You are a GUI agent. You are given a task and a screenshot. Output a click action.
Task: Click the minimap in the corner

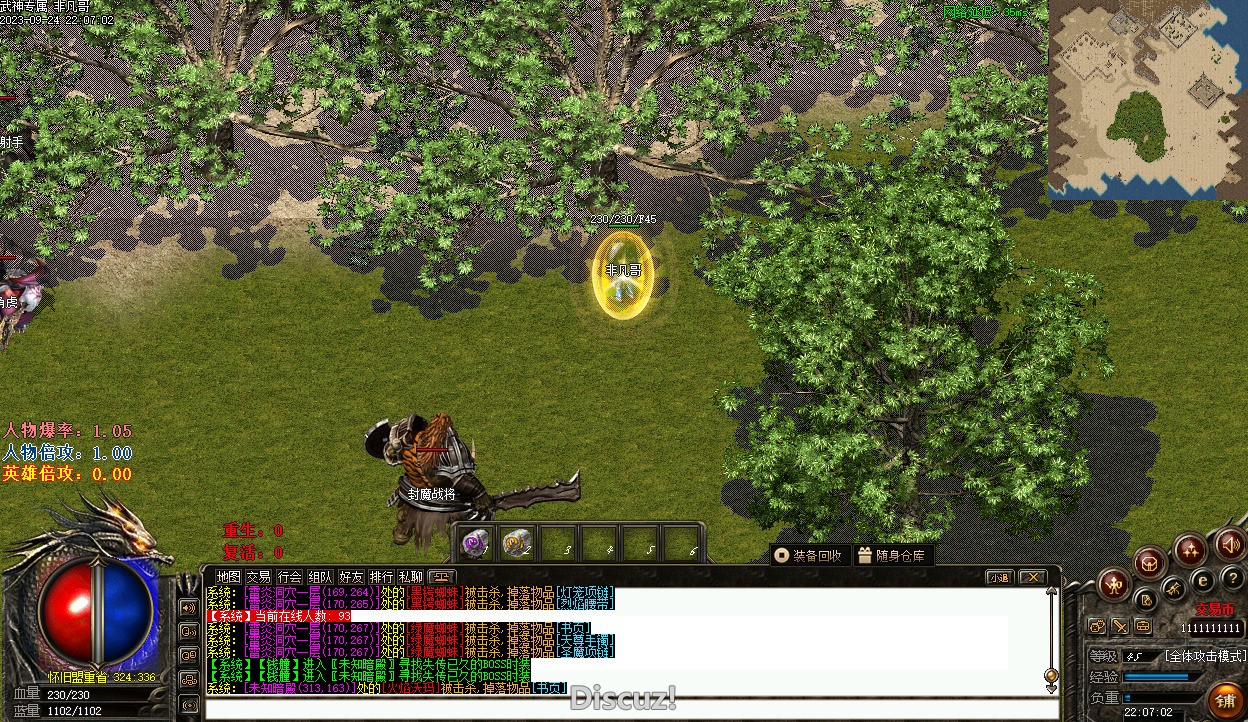pos(1147,98)
